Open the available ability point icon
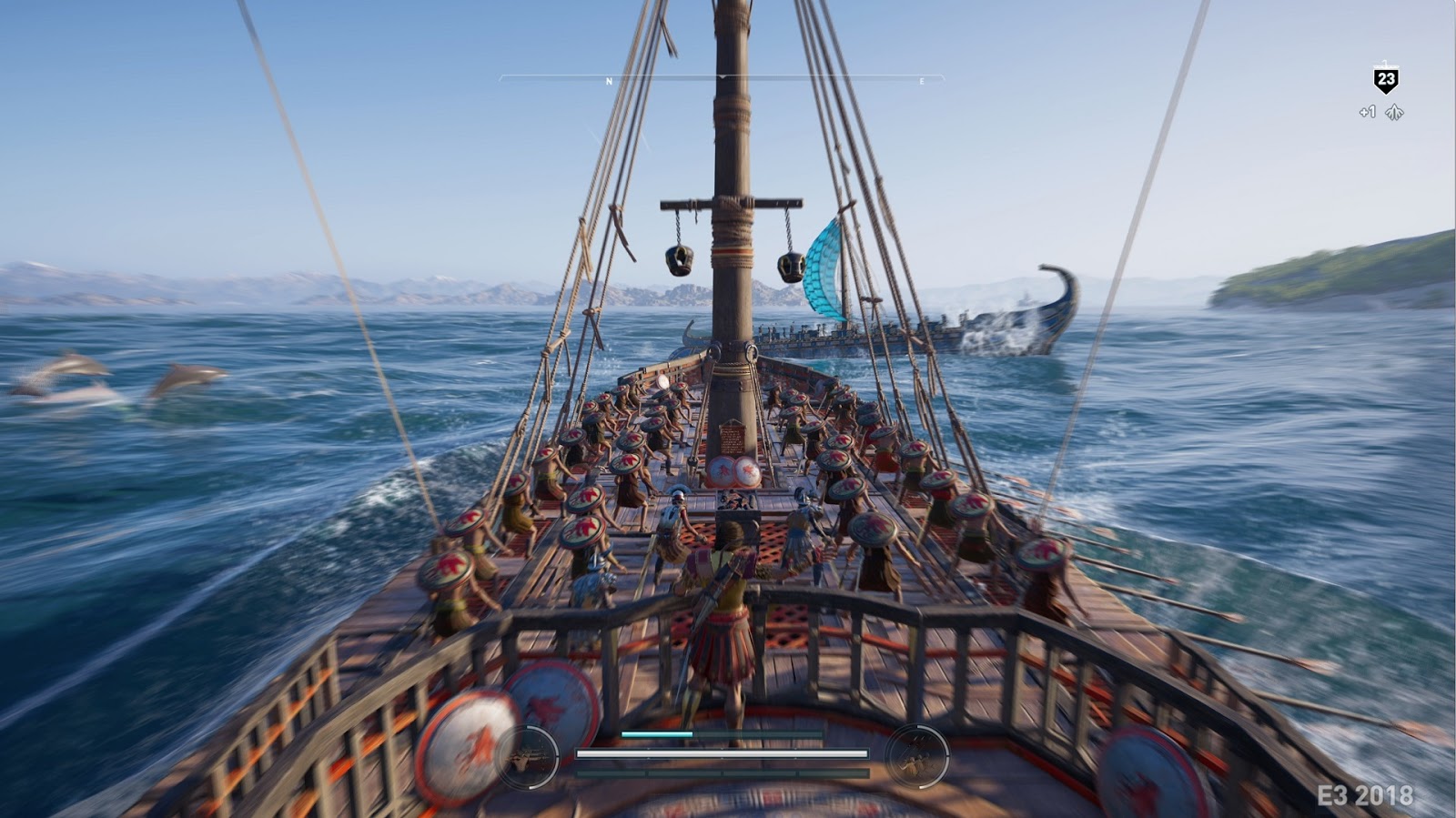 coord(1393,113)
